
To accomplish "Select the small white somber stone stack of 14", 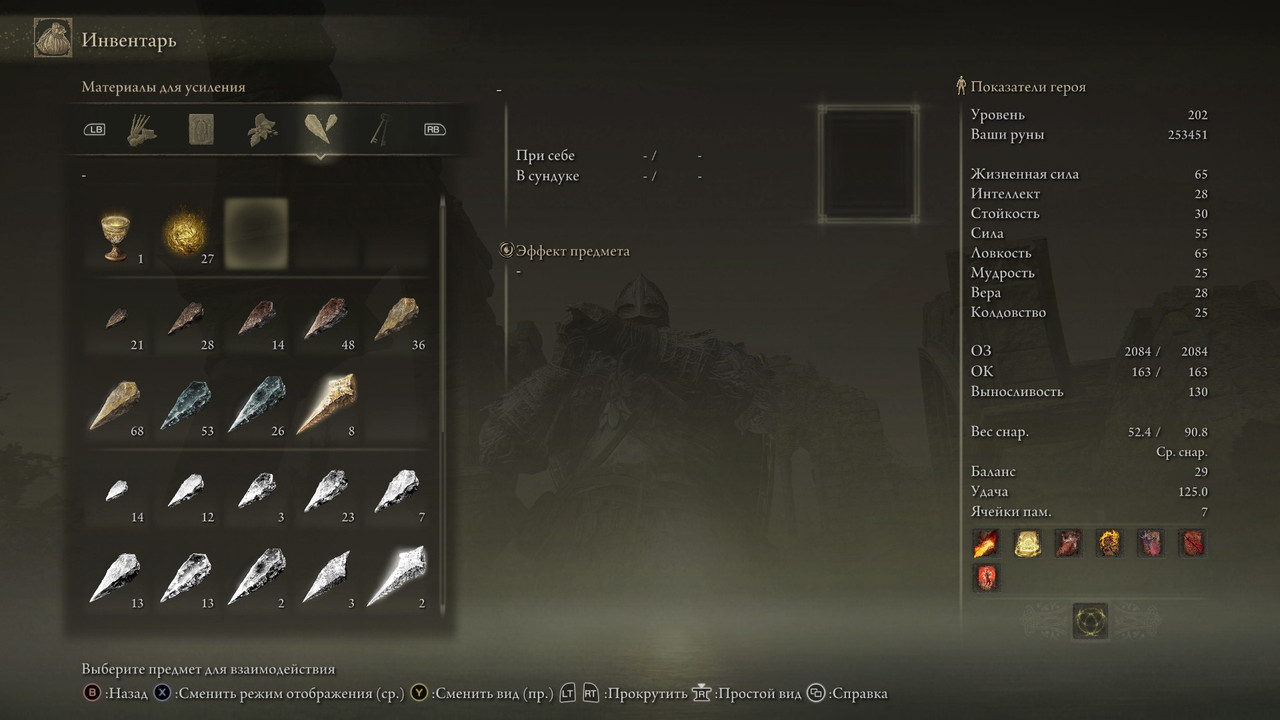I will (116, 492).
